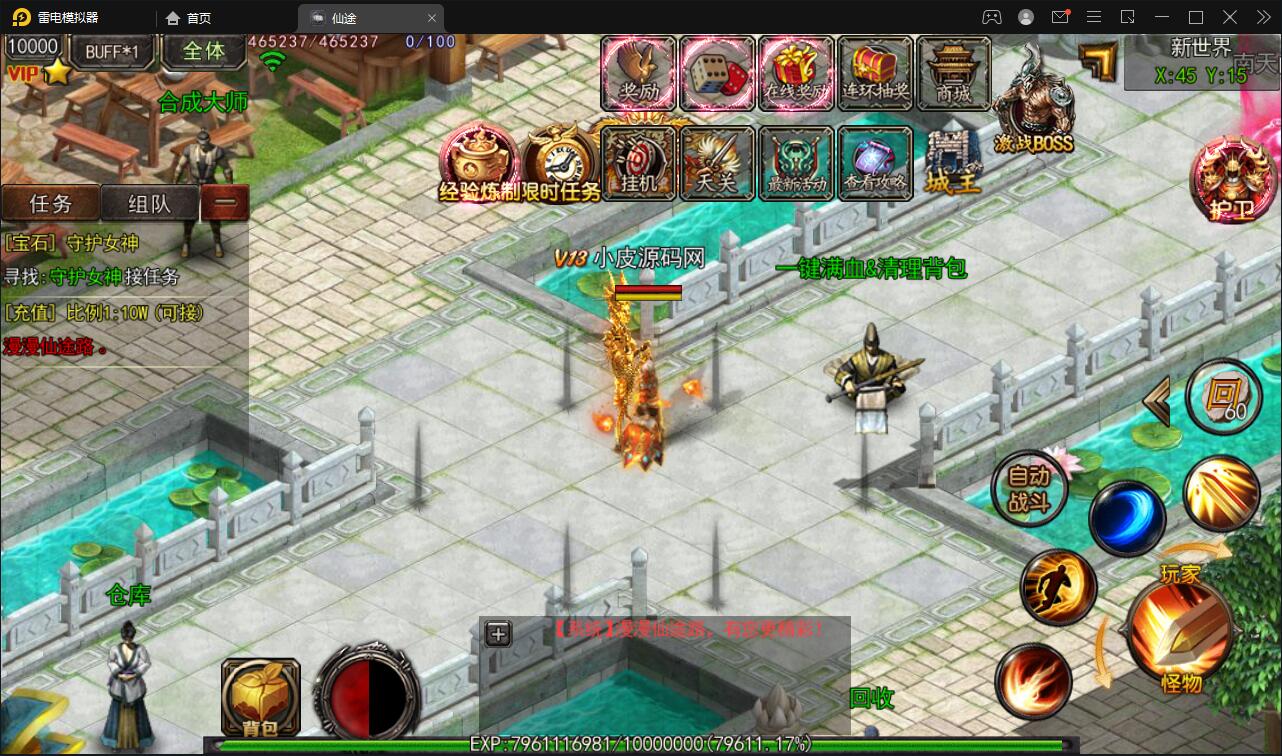Open the 奖励 rewards icon
This screenshot has width=1282, height=756.
(639, 72)
